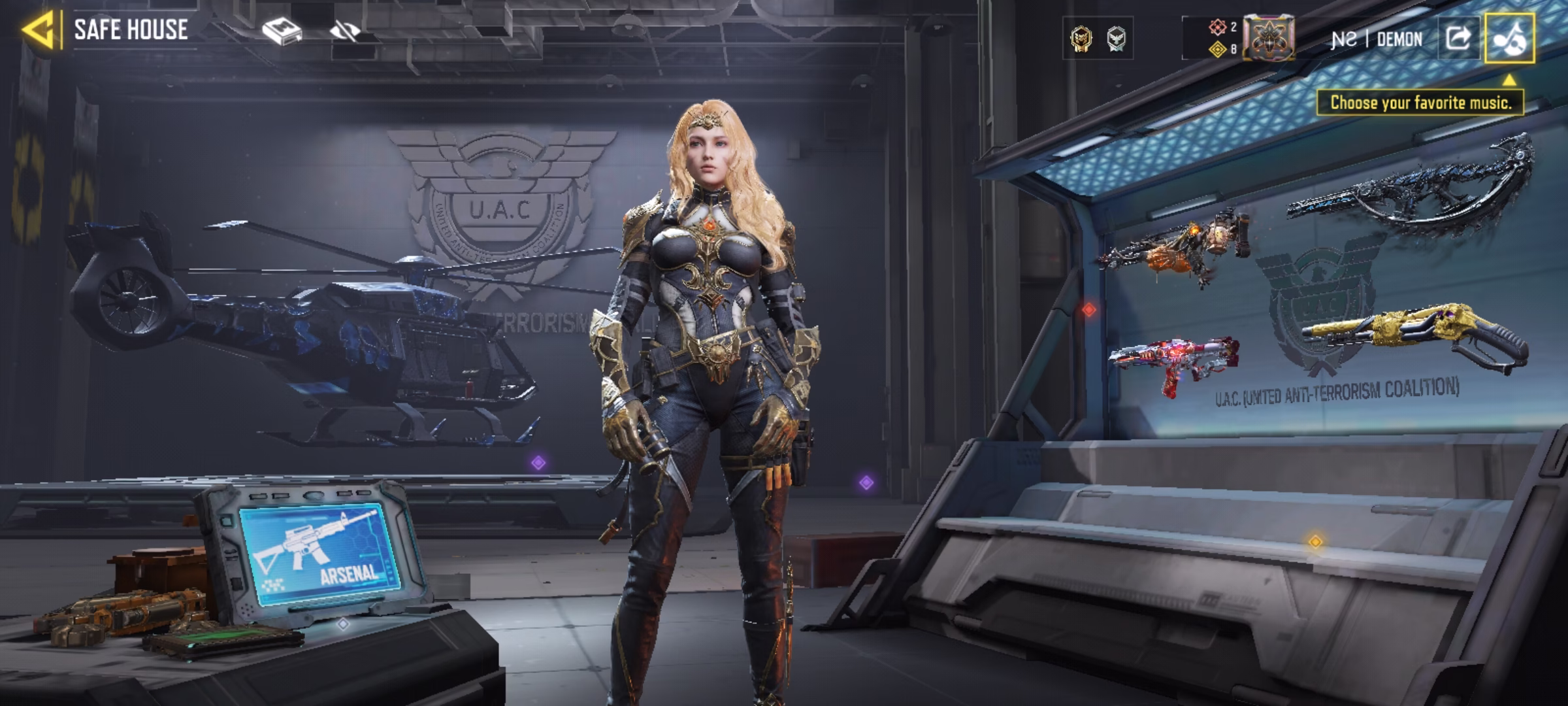Tap the share arrow button
Image resolution: width=1568 pixels, height=706 pixels.
point(1458,38)
